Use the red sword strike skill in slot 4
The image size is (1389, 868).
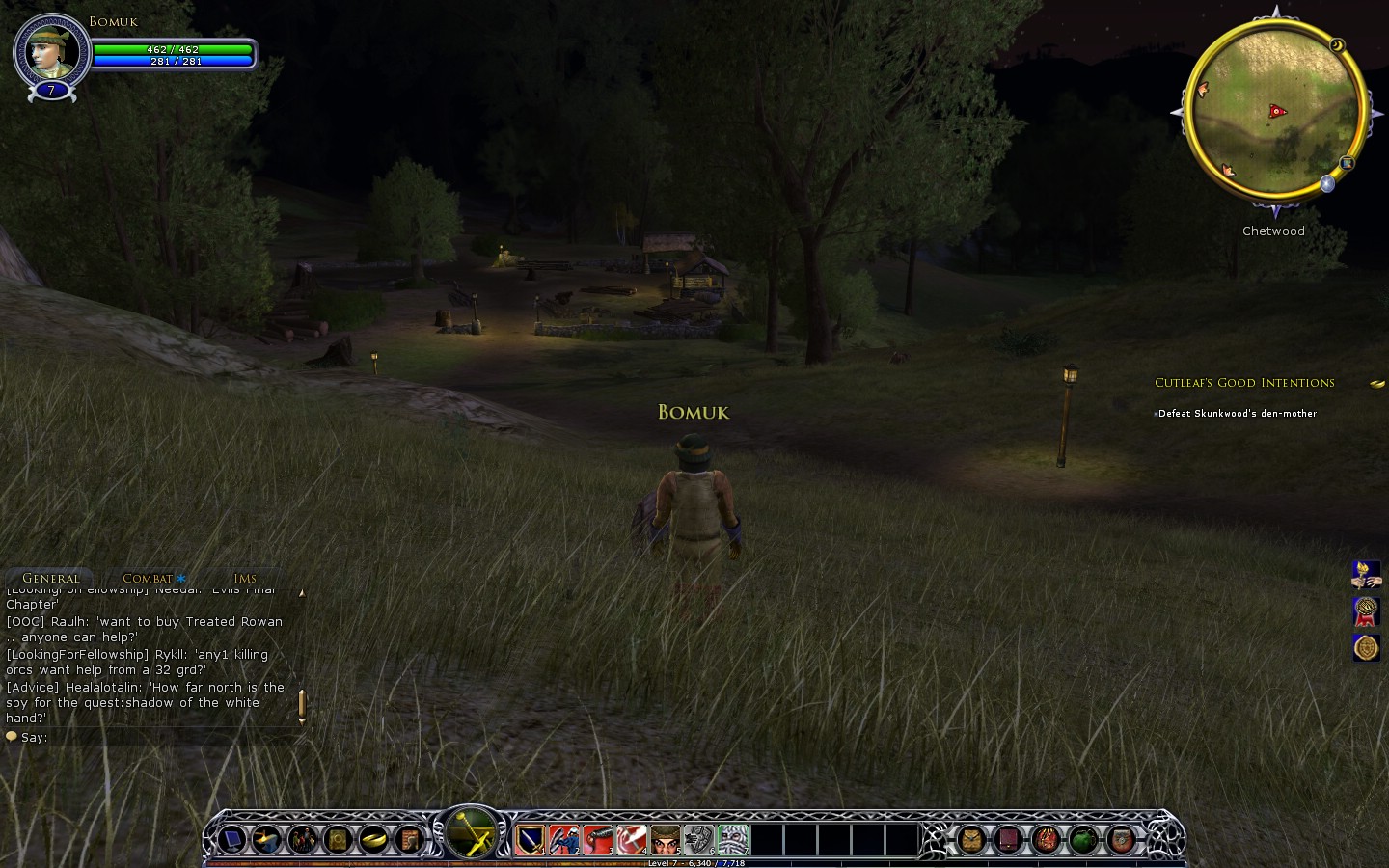tap(632, 839)
